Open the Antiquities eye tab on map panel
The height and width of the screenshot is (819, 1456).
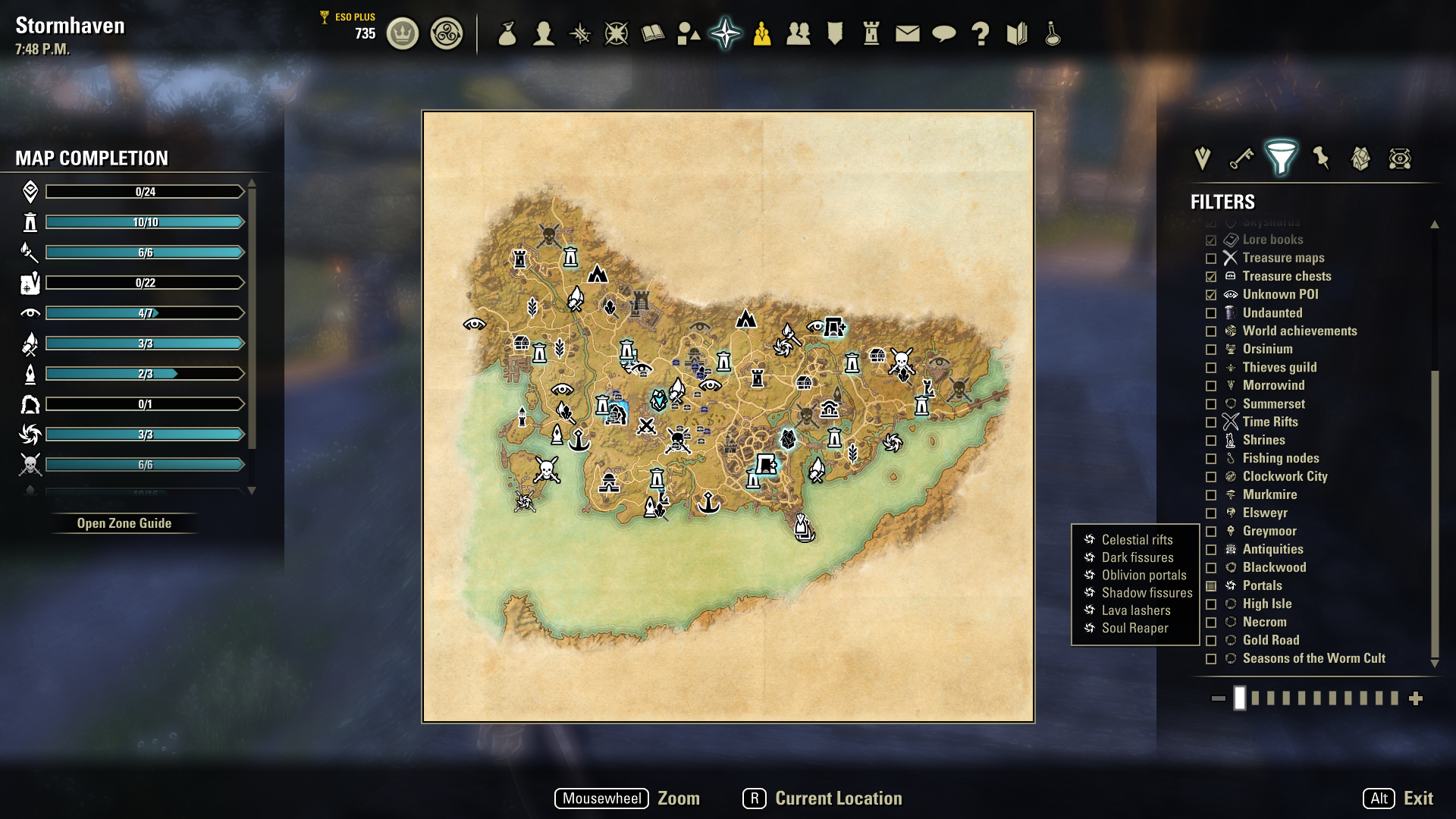click(1400, 159)
